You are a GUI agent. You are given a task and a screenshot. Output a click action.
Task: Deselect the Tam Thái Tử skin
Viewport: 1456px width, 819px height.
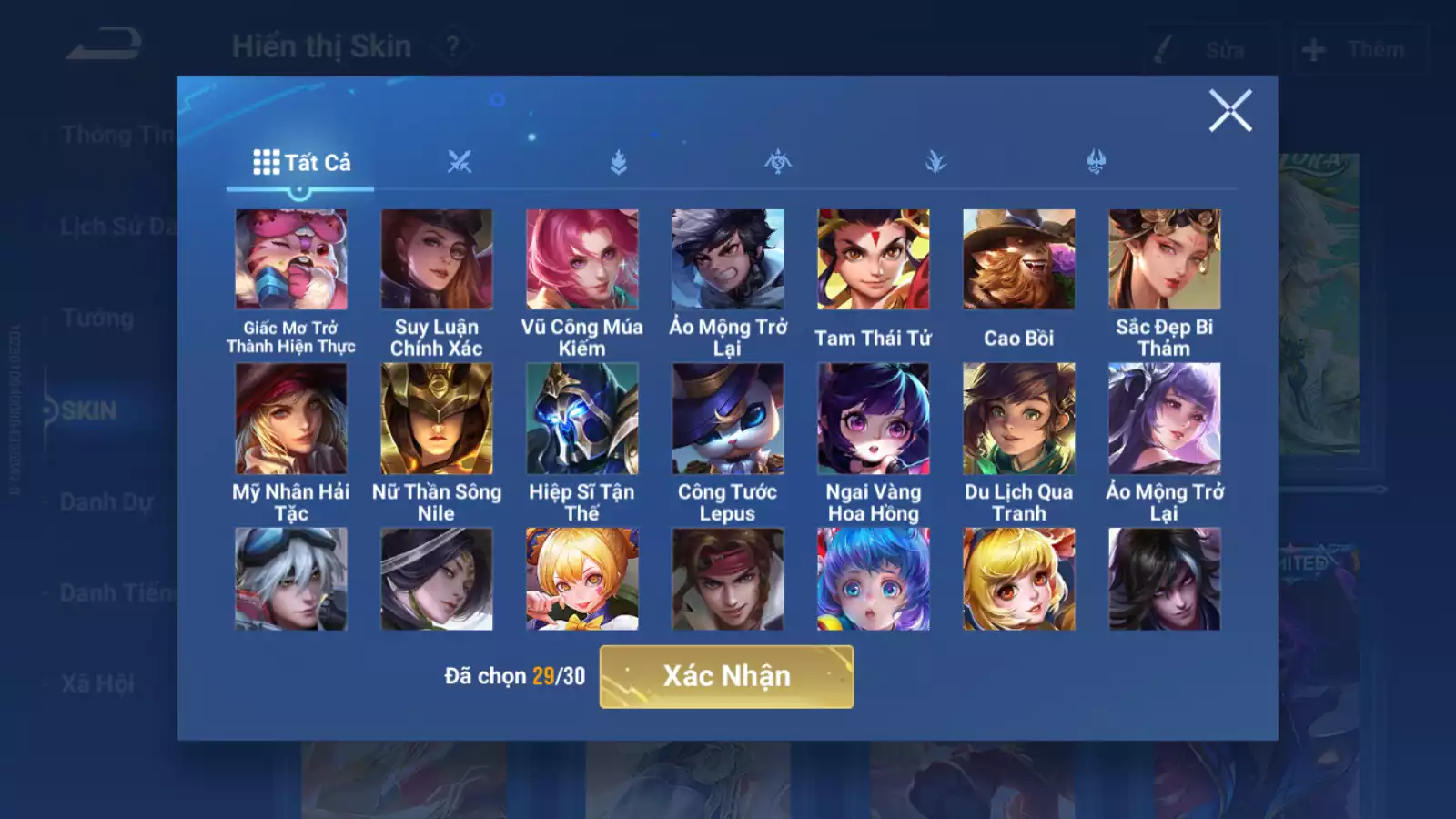click(x=874, y=259)
